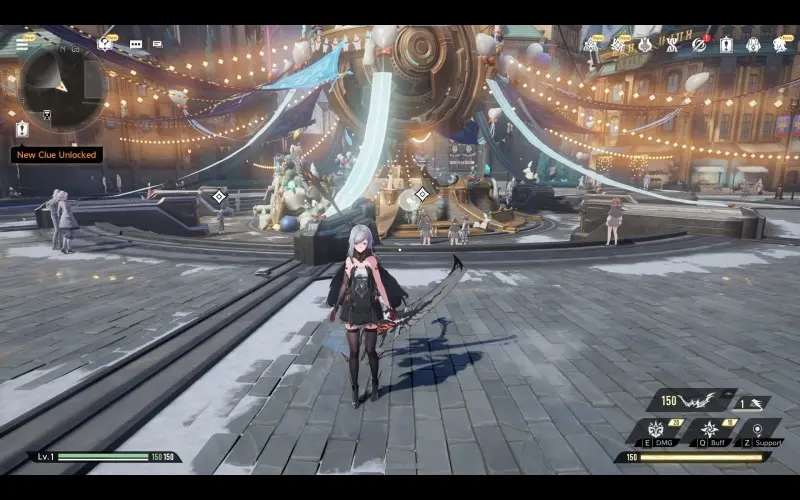
Task: Activate the DMG skill
Action: 657,429
